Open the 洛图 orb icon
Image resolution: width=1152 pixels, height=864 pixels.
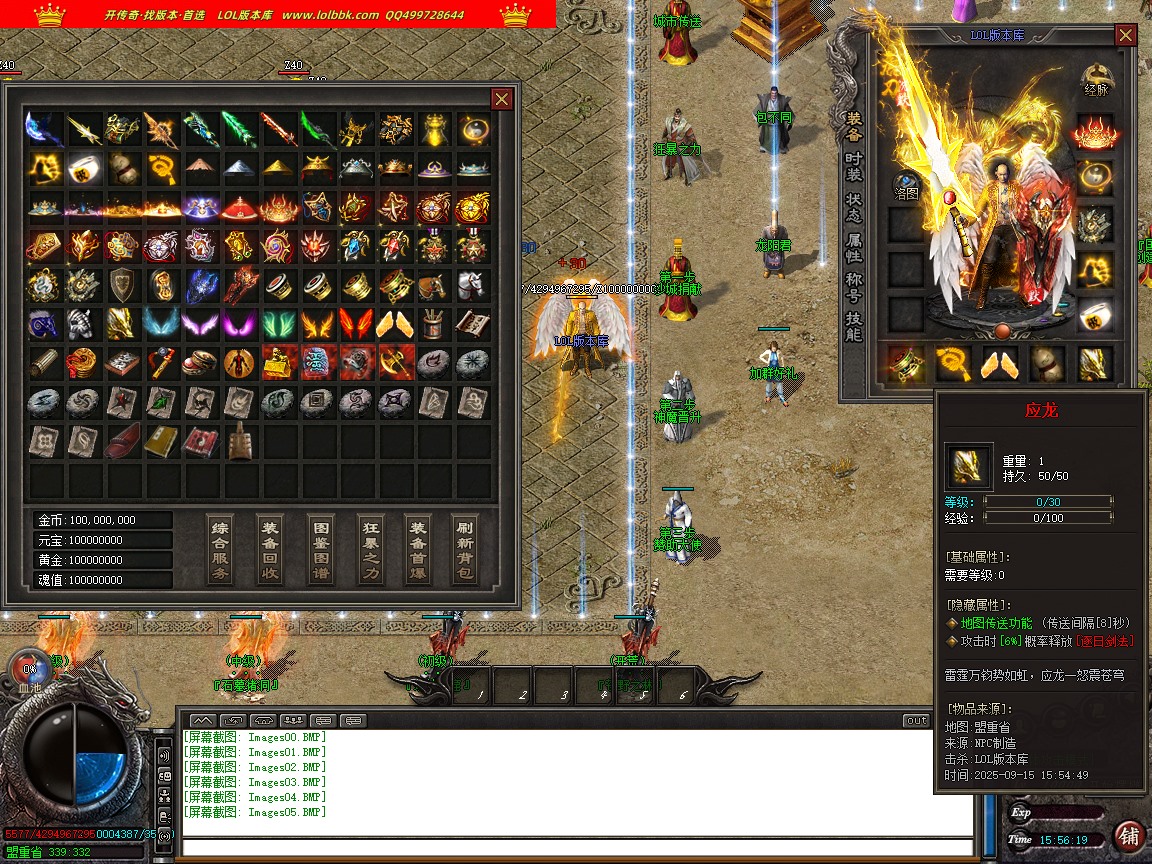point(906,187)
